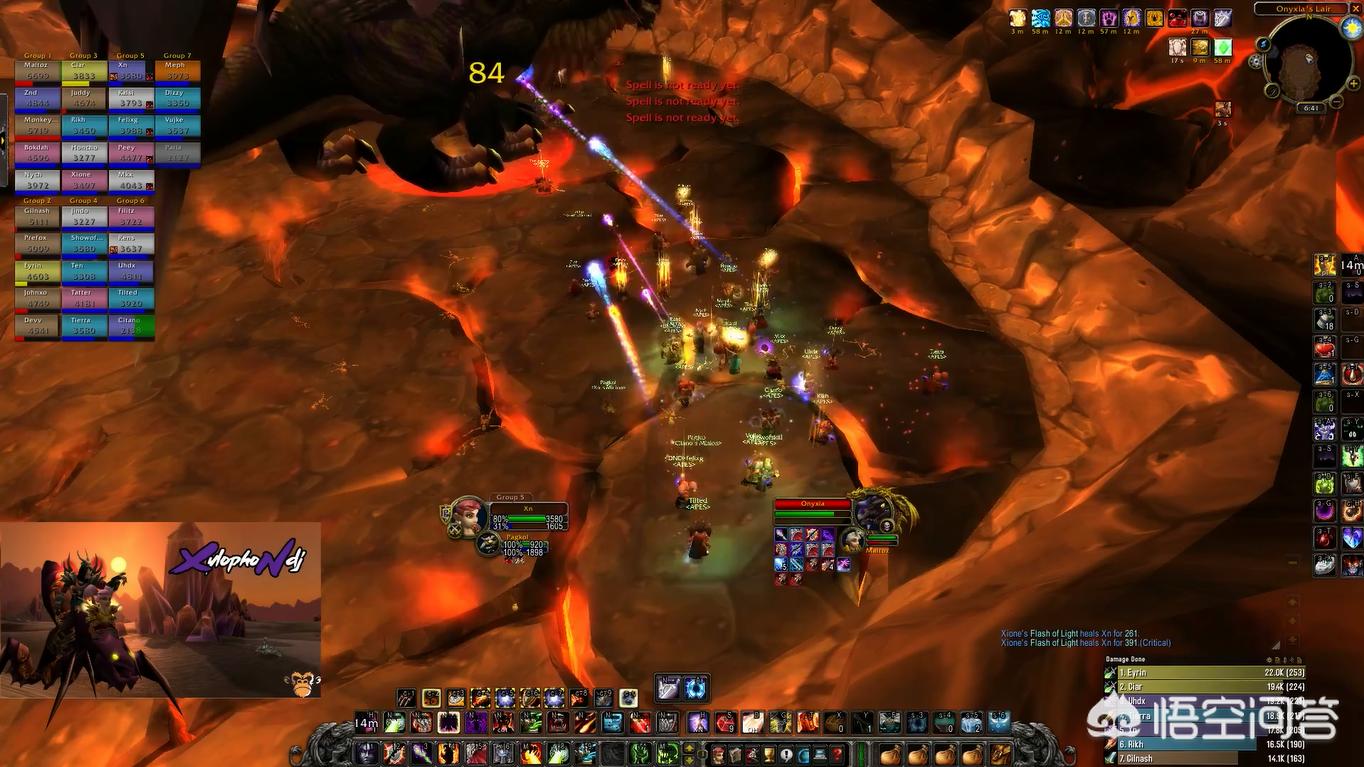Image resolution: width=1364 pixels, height=767 pixels.
Task: Pick Xione's raid frame
Action: coord(83,180)
